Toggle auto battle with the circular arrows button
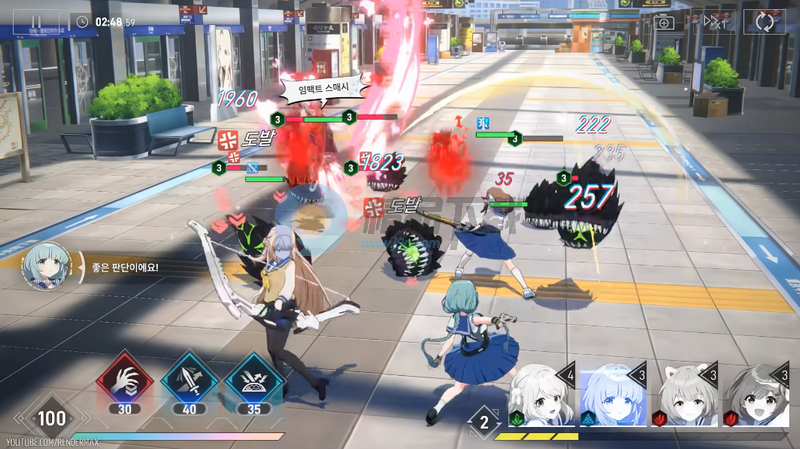The image size is (800, 449). coord(765,21)
